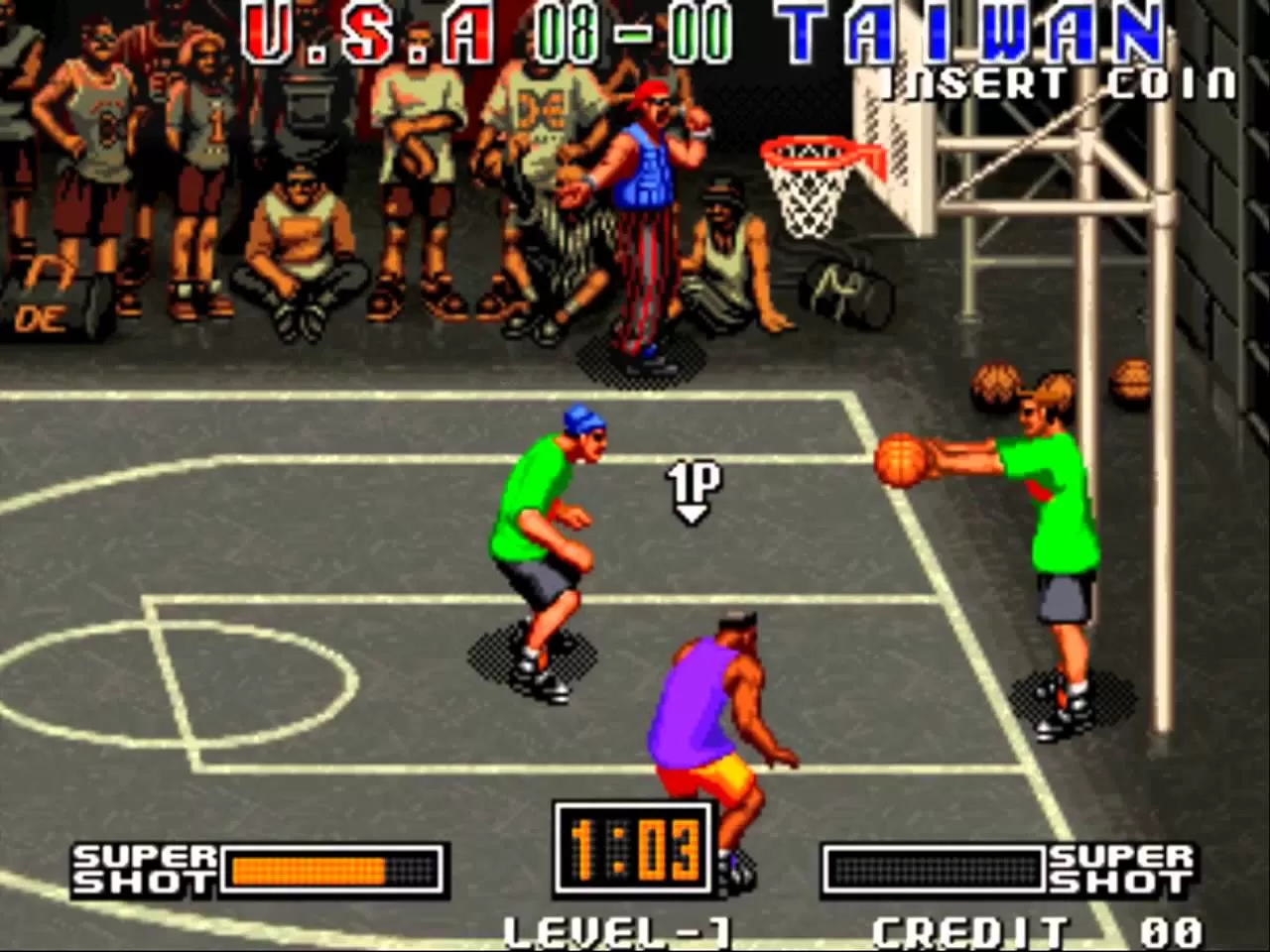This screenshot has width=1270, height=952.
Task: Click the 1P player indicator arrow
Action: (x=693, y=491)
